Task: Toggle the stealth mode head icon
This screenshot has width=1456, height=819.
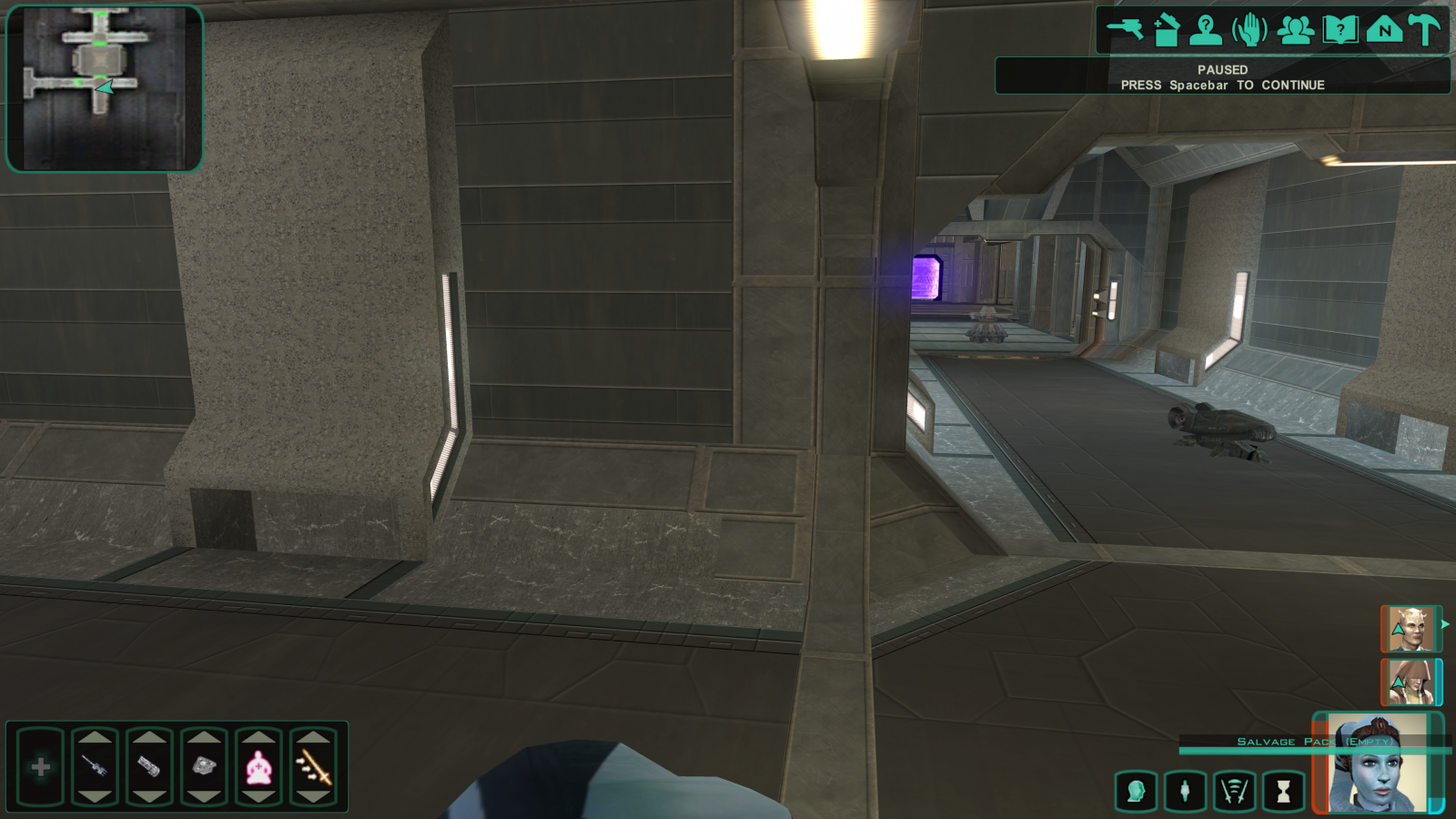Action: click(x=1136, y=792)
